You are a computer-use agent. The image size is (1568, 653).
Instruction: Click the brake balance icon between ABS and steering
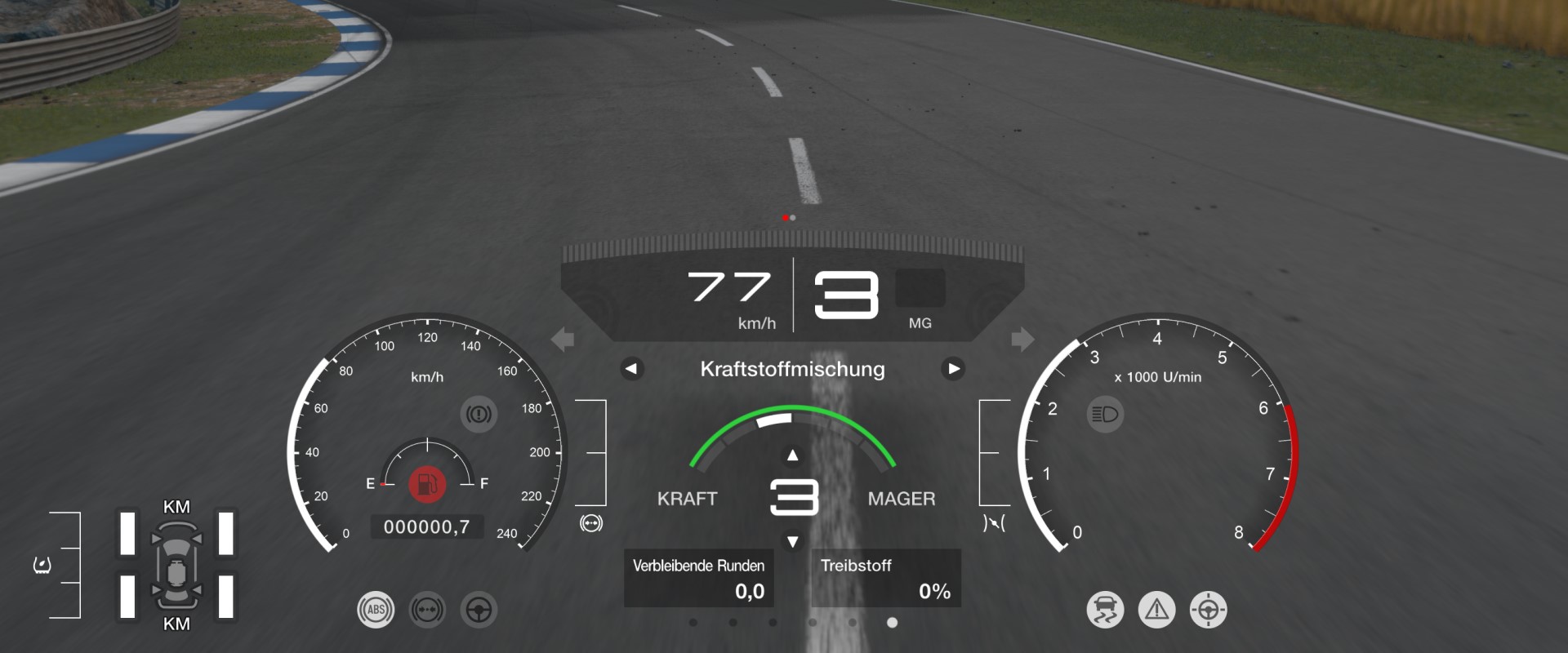(x=427, y=610)
